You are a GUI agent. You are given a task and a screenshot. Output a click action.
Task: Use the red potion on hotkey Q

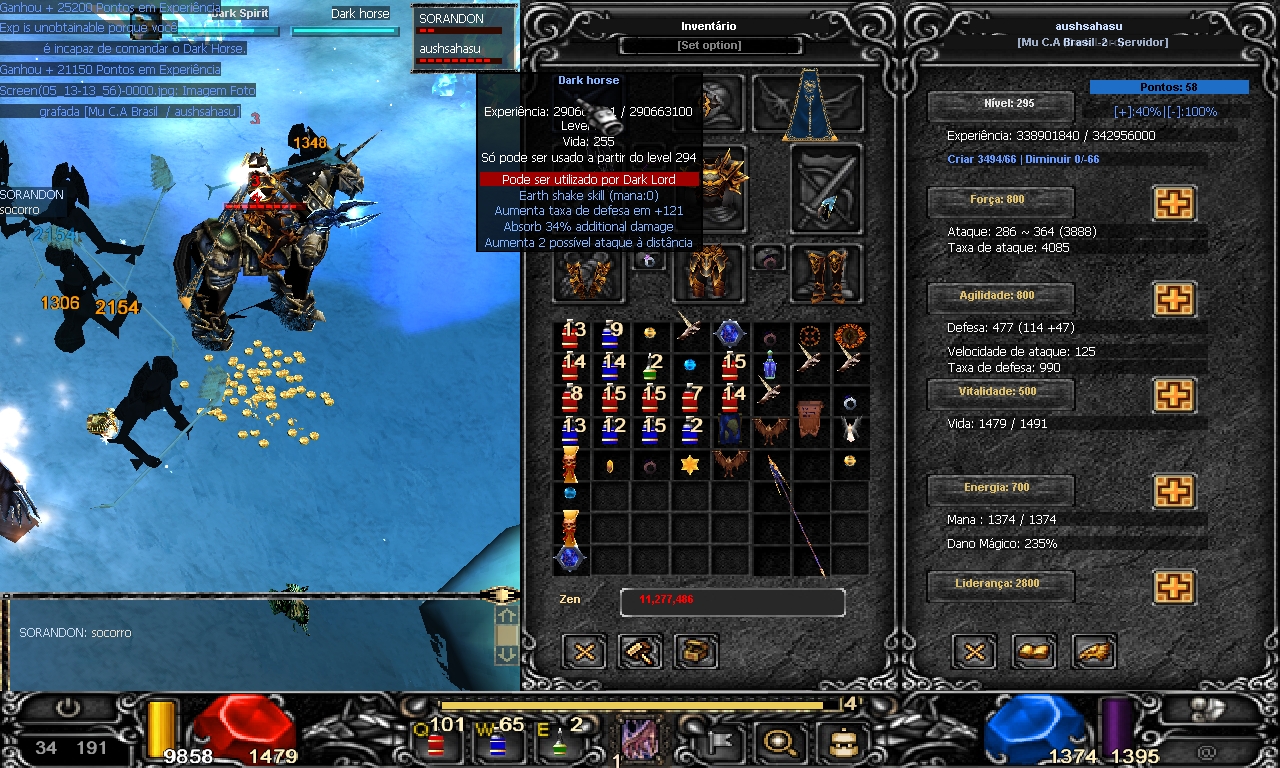[x=436, y=744]
